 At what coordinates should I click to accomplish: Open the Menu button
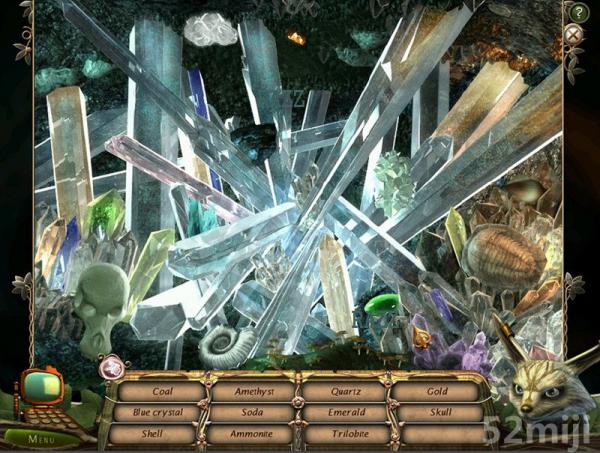tap(41, 437)
